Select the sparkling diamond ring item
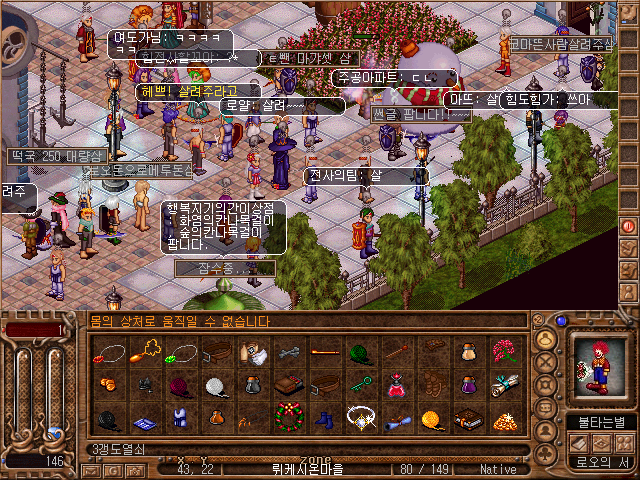This screenshot has width=640, height=480. click(x=360, y=416)
